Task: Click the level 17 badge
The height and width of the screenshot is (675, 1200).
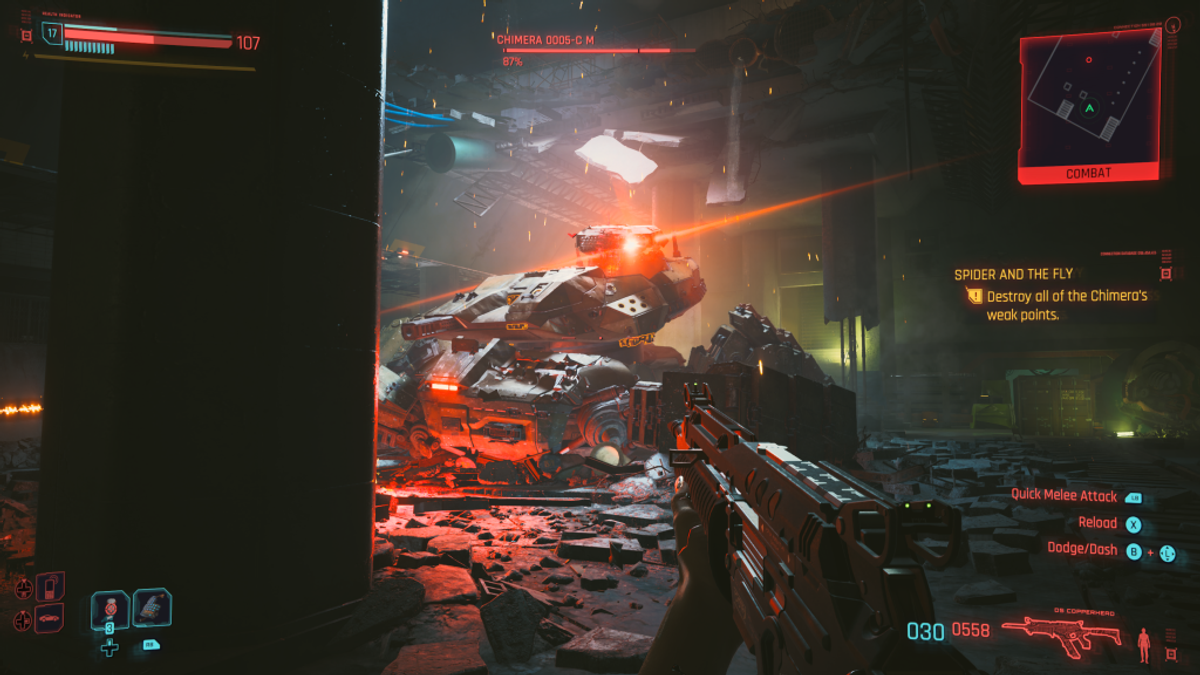Action: coord(52,33)
